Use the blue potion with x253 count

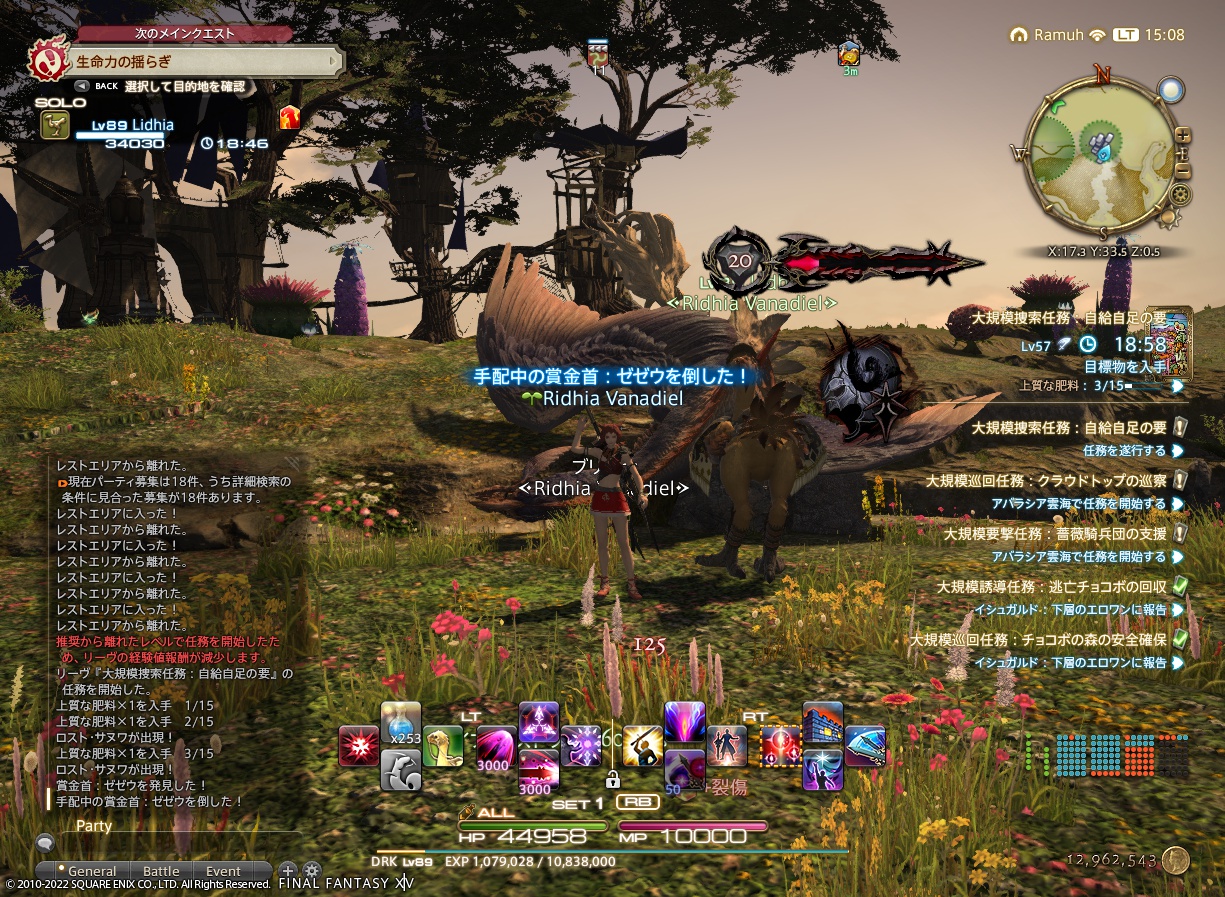401,722
